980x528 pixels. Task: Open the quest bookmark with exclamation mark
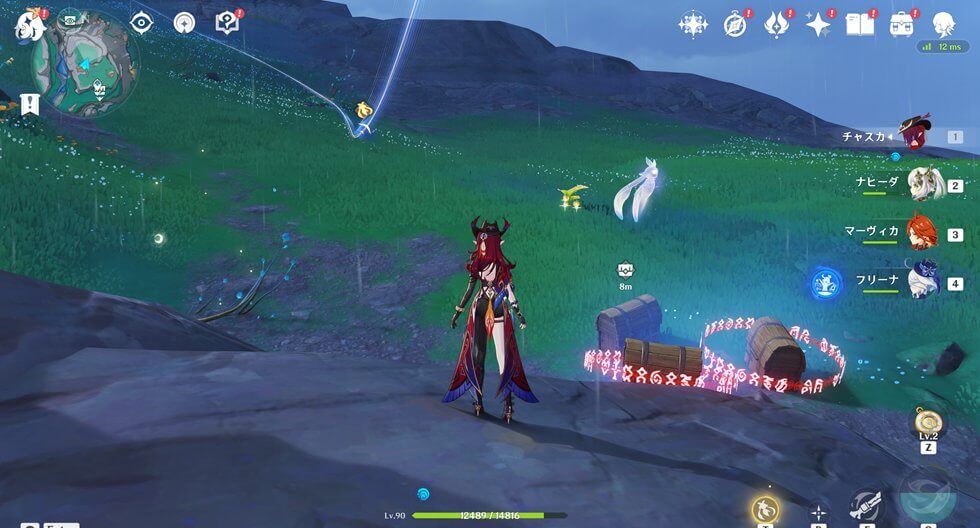(28, 103)
